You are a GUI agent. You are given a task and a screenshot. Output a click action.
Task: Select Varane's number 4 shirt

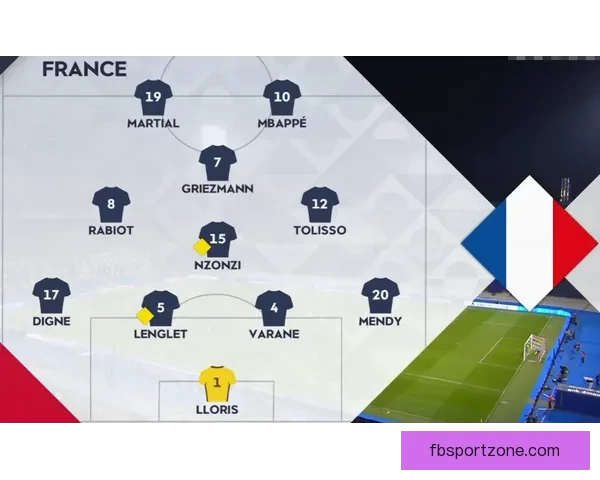[x=273, y=308]
